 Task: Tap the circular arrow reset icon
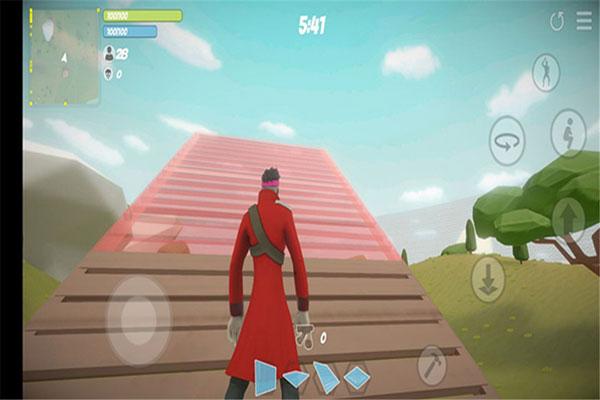[557, 21]
